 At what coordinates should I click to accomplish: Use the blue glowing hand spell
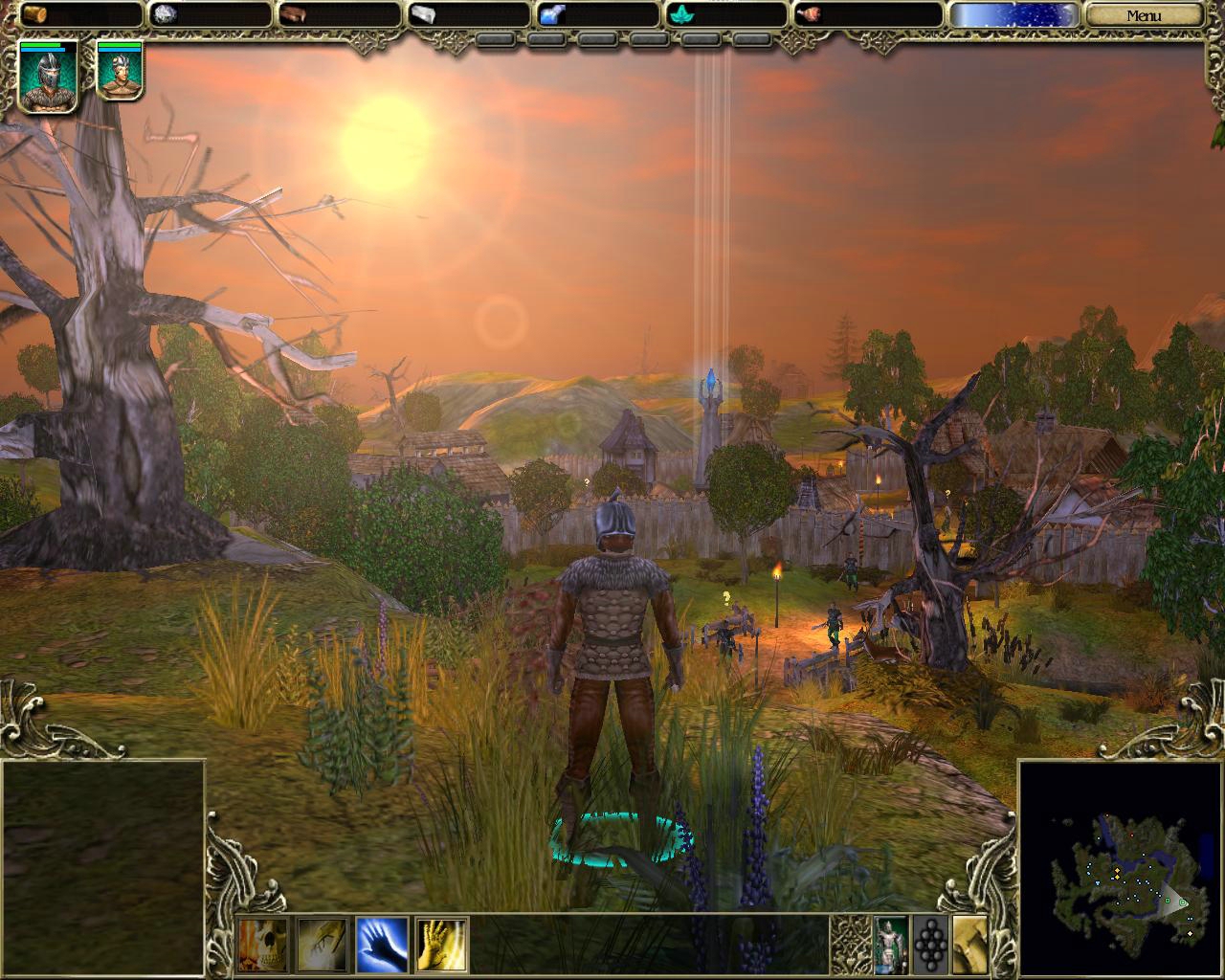(382, 945)
